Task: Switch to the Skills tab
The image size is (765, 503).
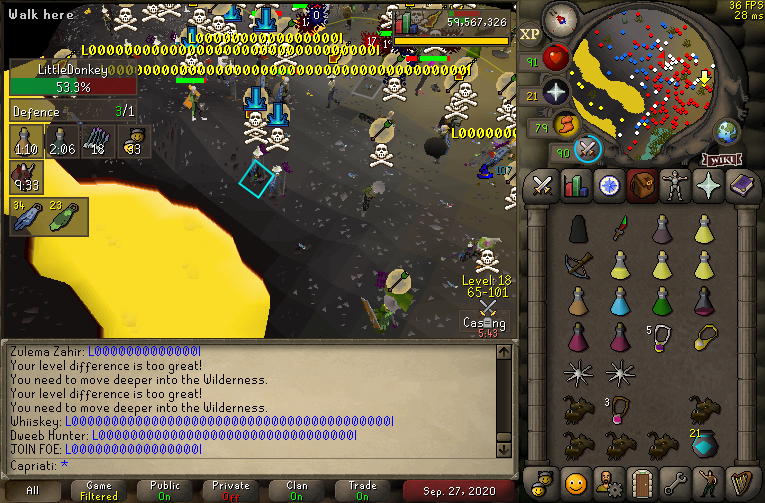Action: click(575, 186)
